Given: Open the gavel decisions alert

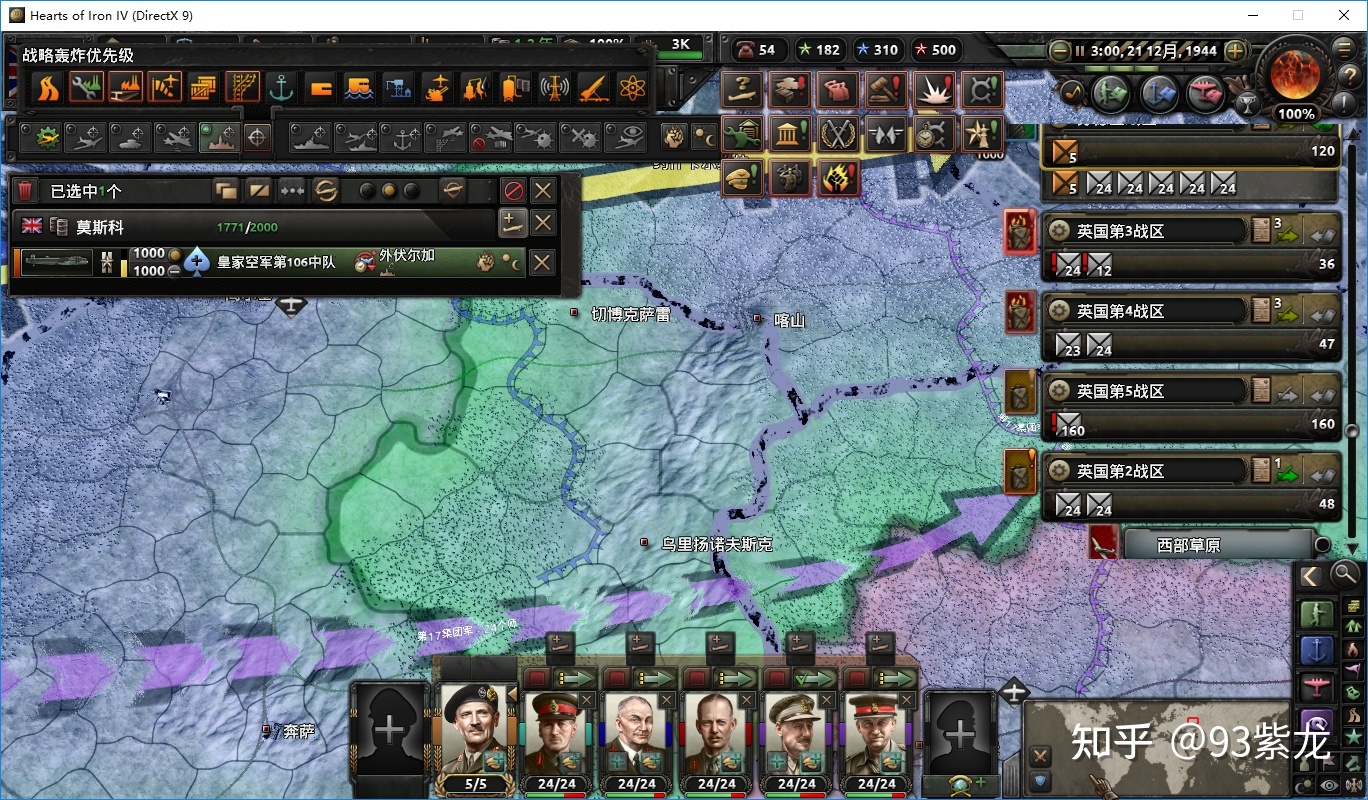Looking at the screenshot, I should click(886, 89).
